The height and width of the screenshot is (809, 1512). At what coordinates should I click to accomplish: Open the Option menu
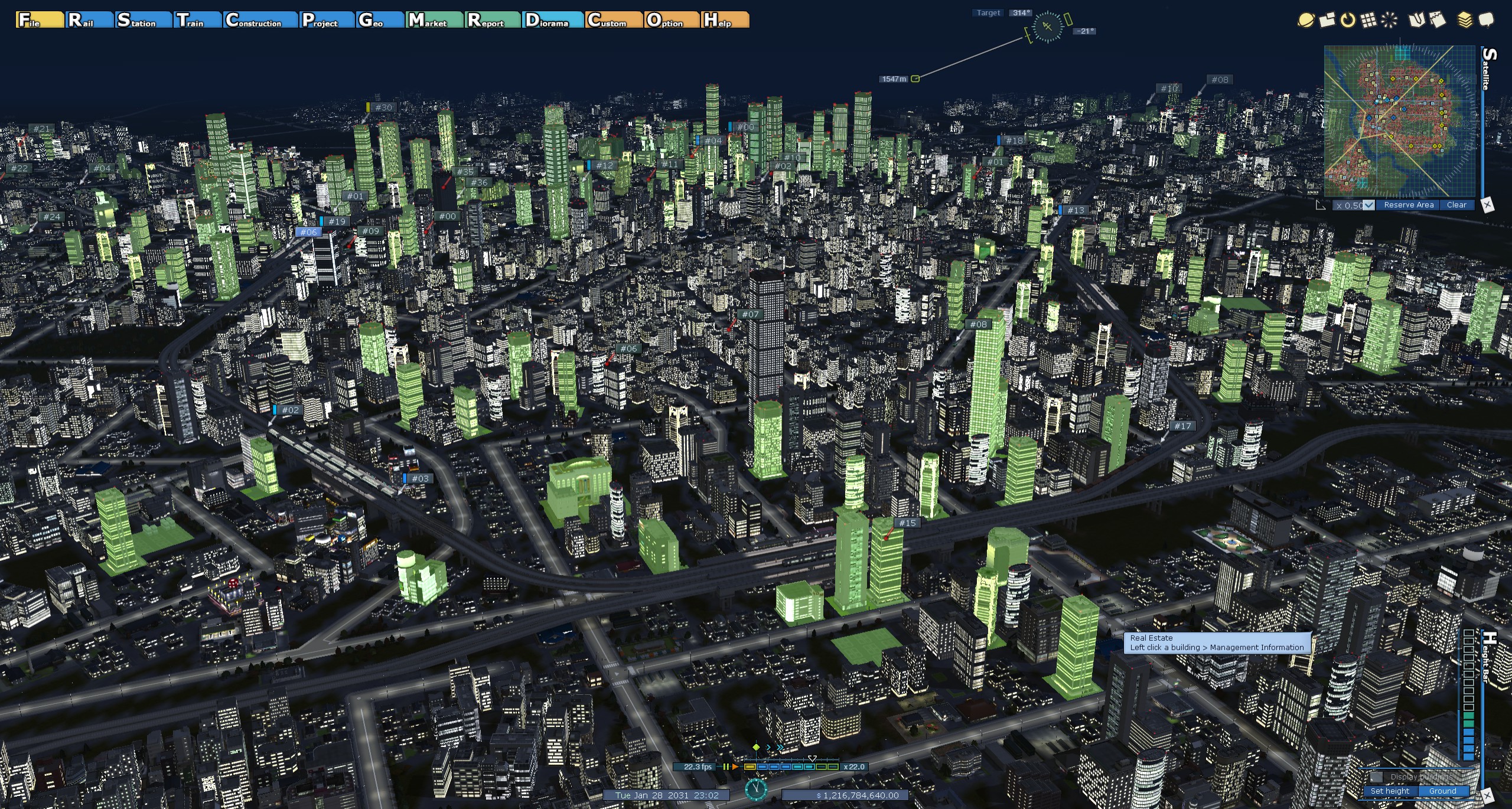pos(671,20)
